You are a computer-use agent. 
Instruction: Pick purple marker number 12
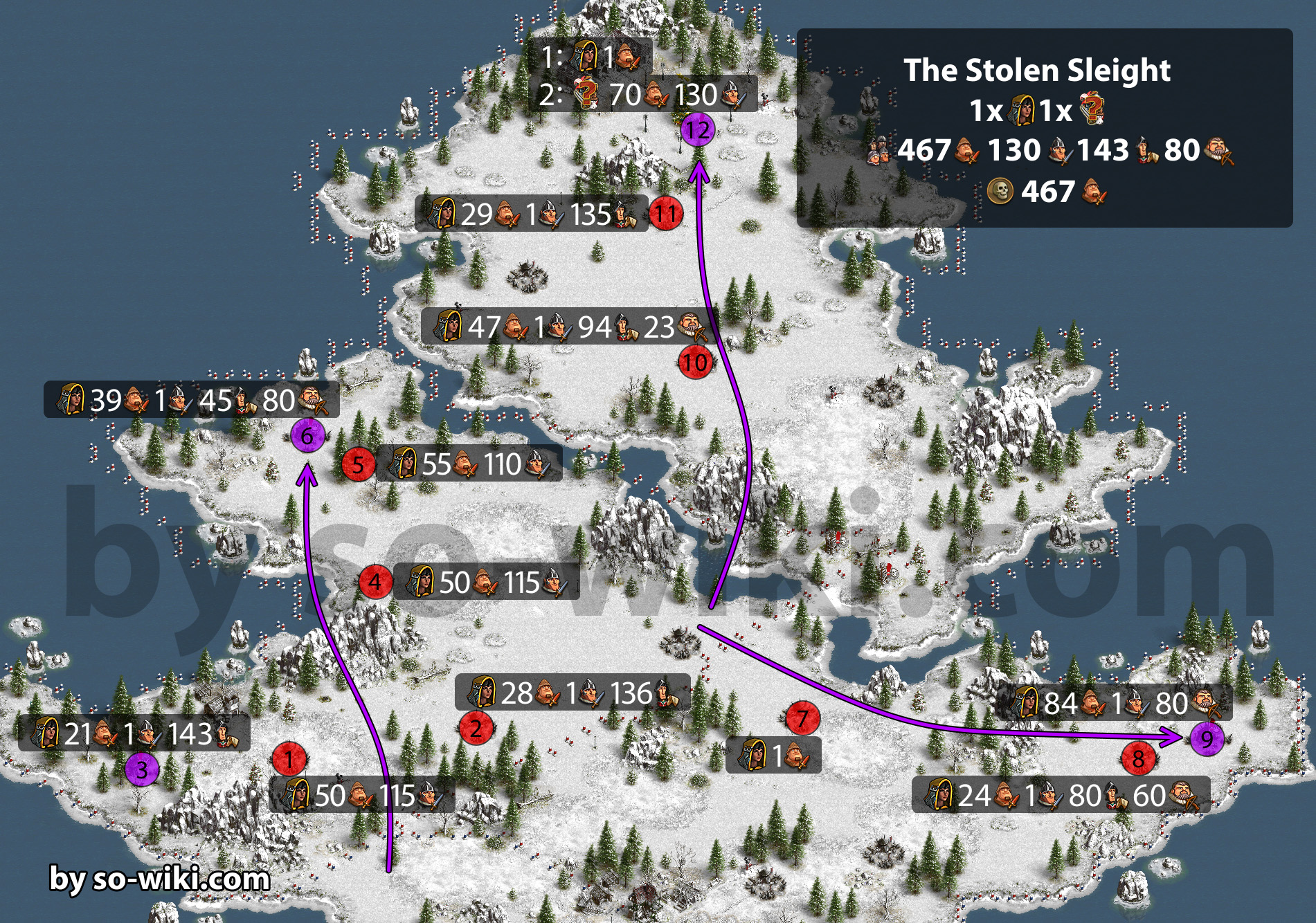(x=697, y=129)
